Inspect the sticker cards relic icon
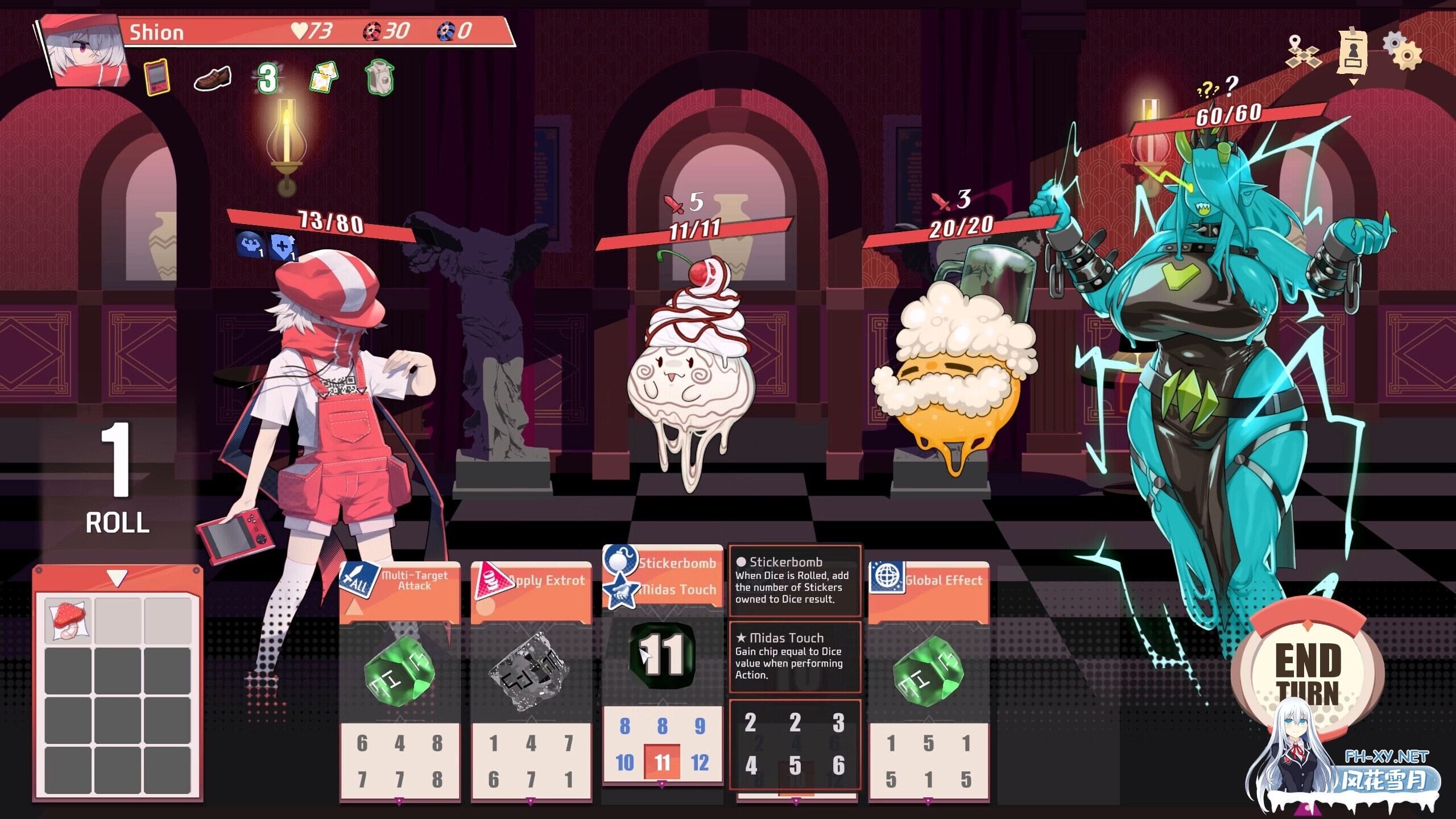 coord(324,77)
